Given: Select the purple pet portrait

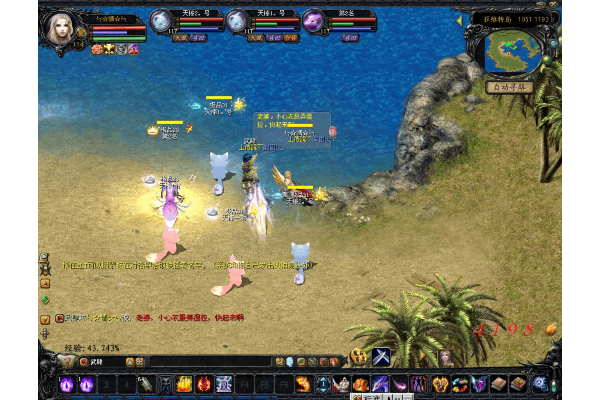Looking at the screenshot, I should tap(312, 20).
